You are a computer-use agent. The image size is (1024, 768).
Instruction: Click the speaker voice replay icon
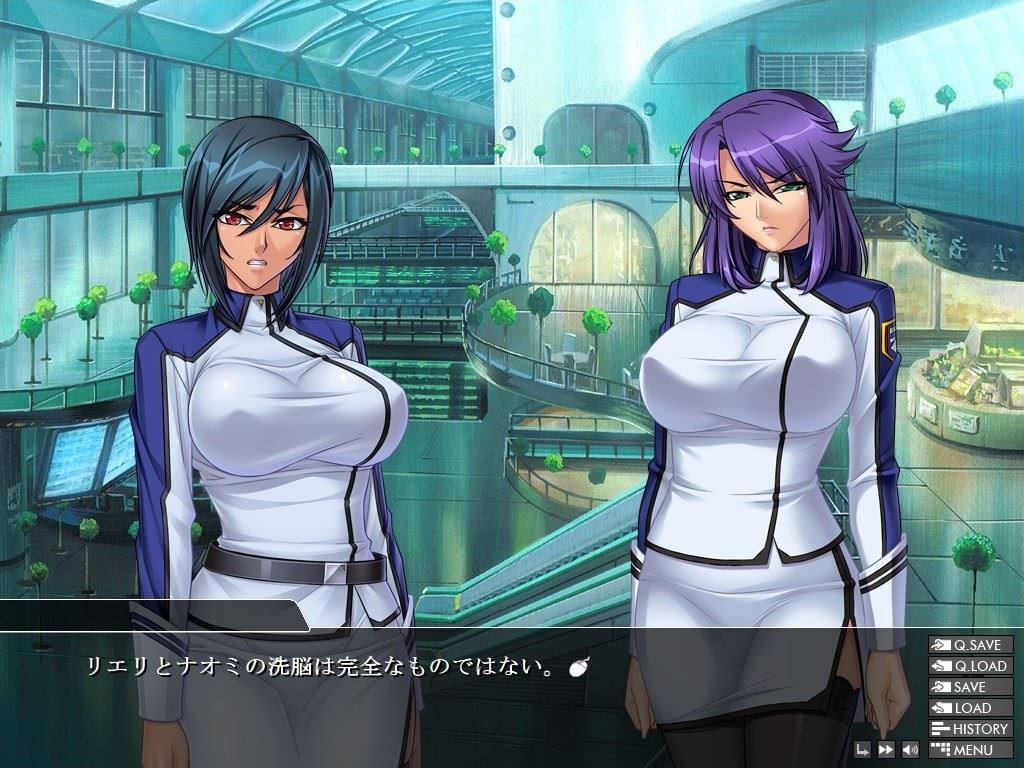coord(910,750)
